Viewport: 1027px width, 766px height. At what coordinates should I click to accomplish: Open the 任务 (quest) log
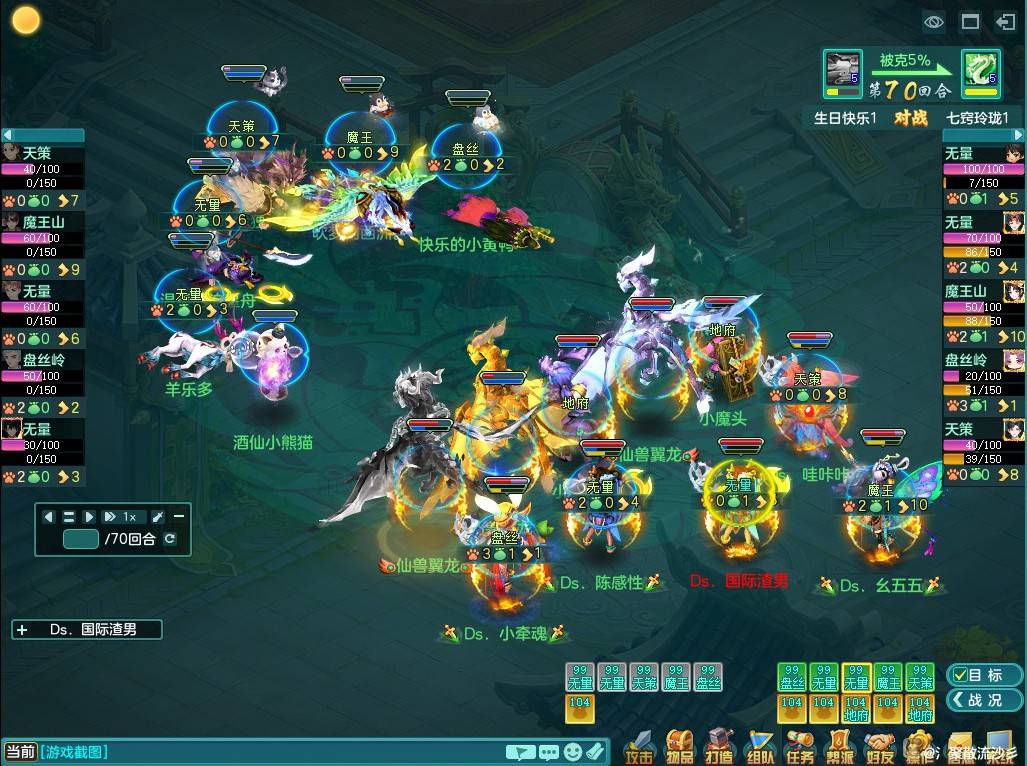(x=799, y=746)
